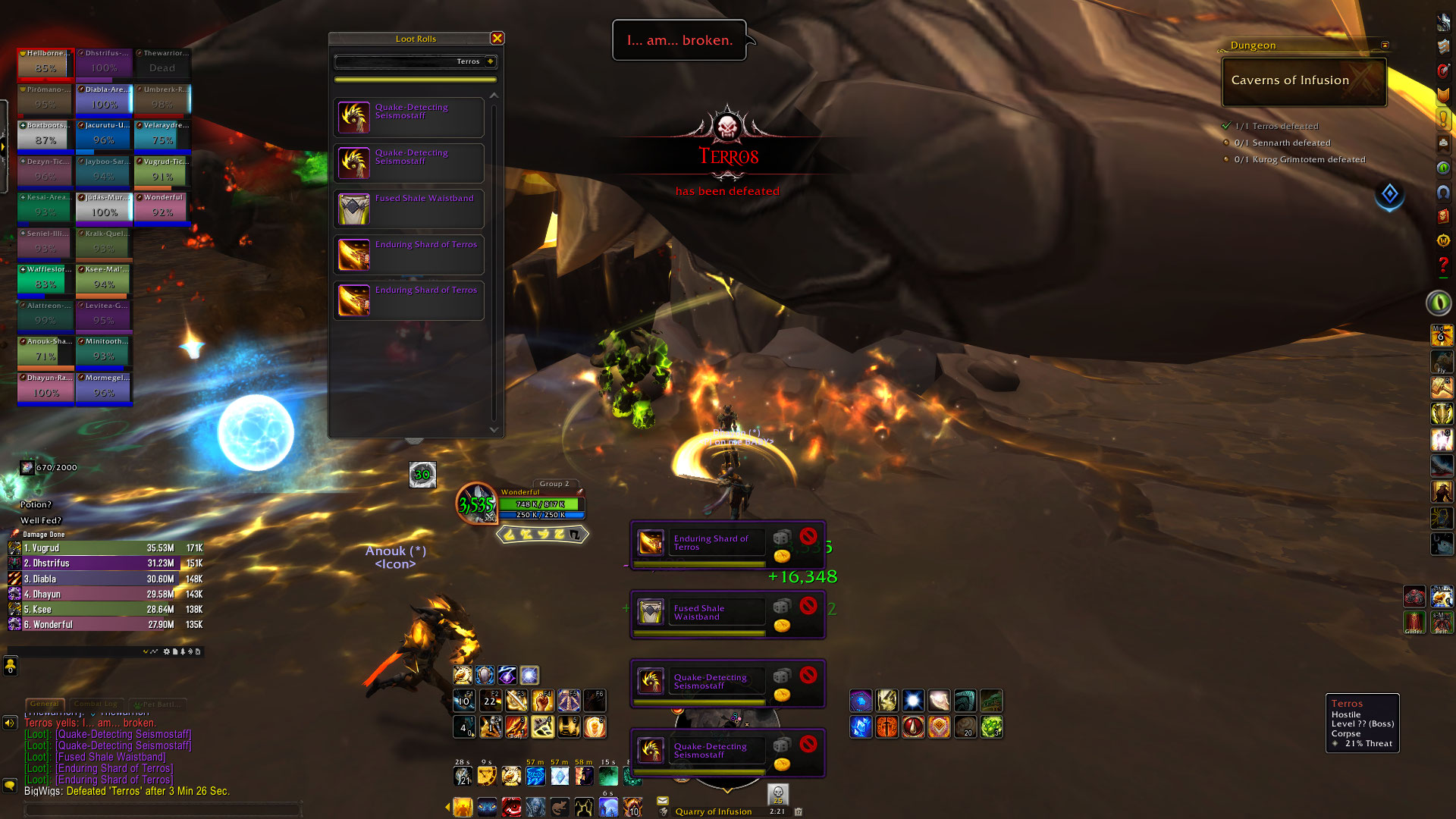
Task: Open the friends list social button
Action: (11, 666)
